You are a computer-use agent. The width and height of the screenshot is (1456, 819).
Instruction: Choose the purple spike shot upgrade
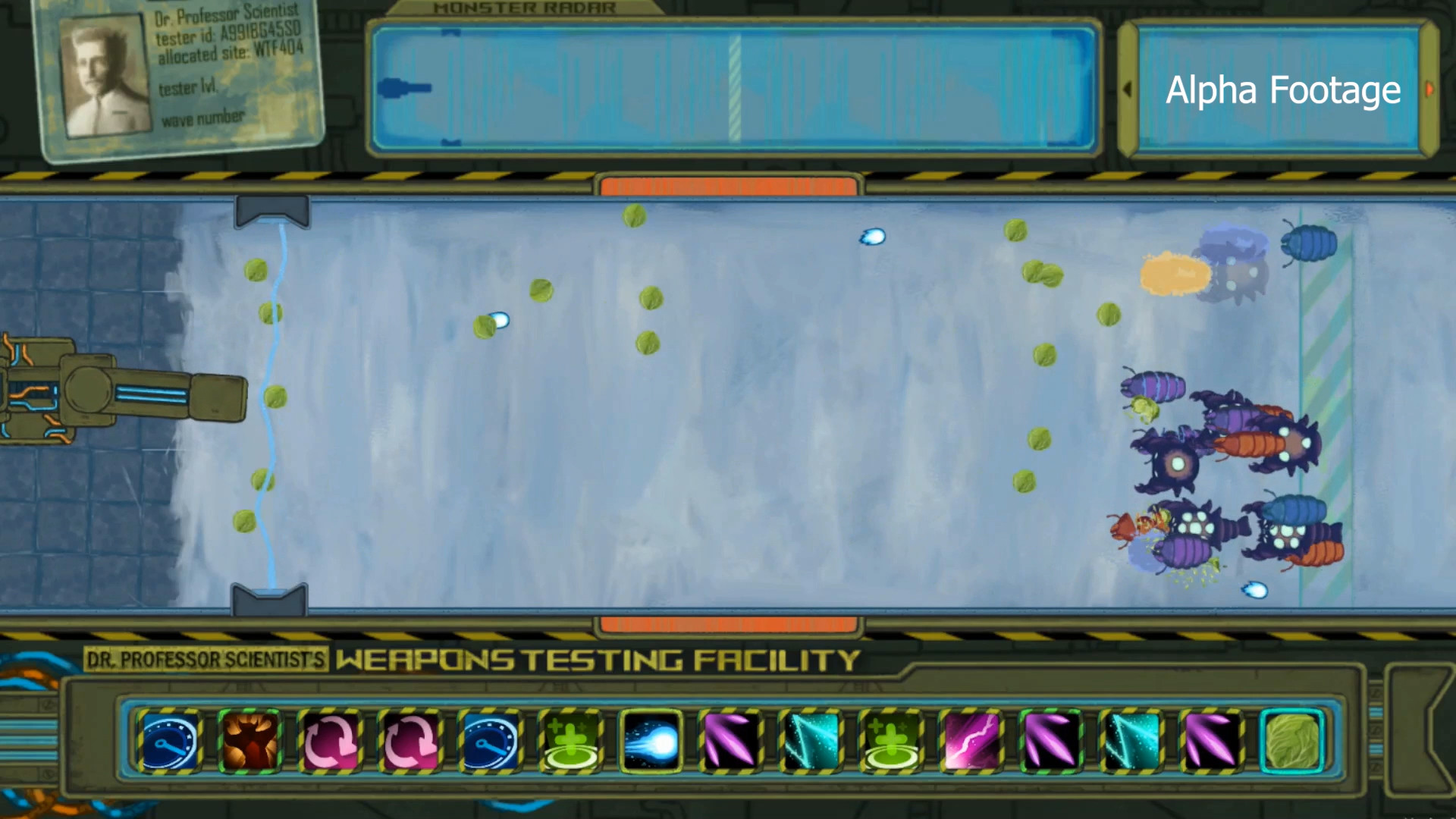(731, 739)
